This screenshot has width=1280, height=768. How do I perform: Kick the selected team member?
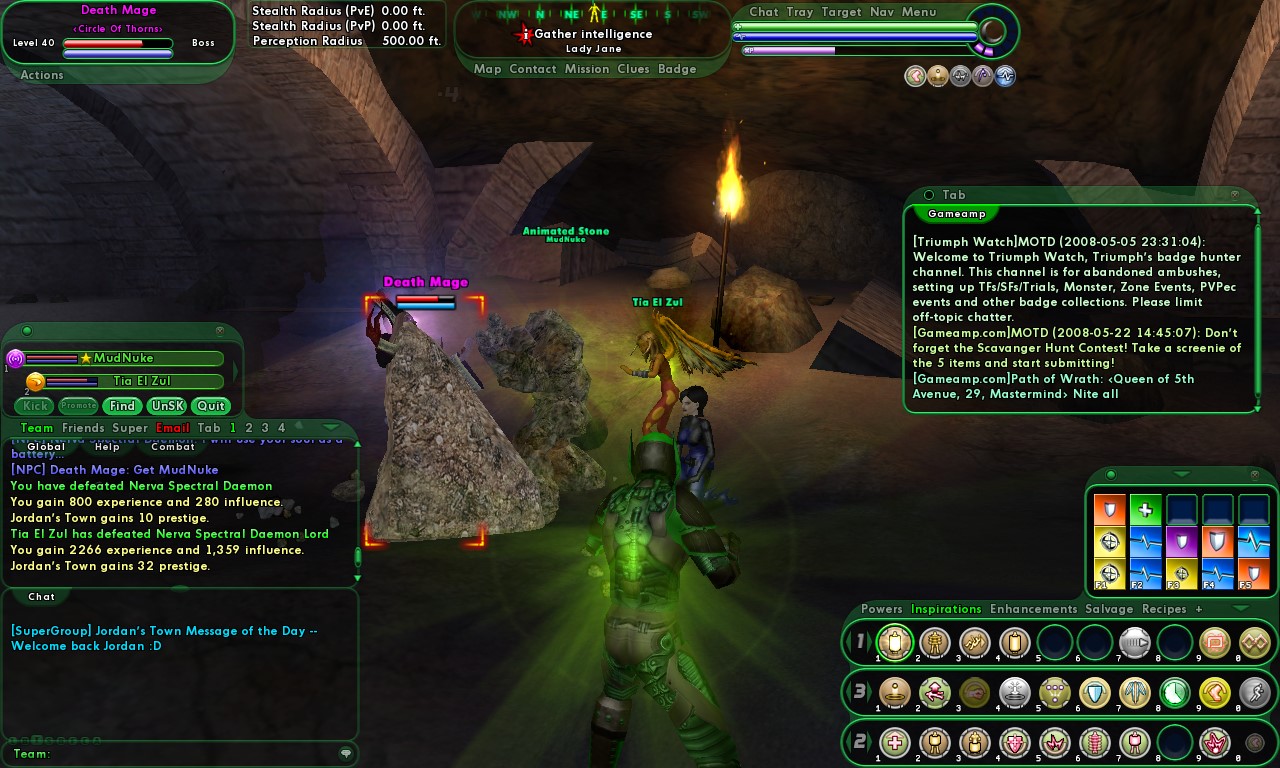[x=35, y=406]
